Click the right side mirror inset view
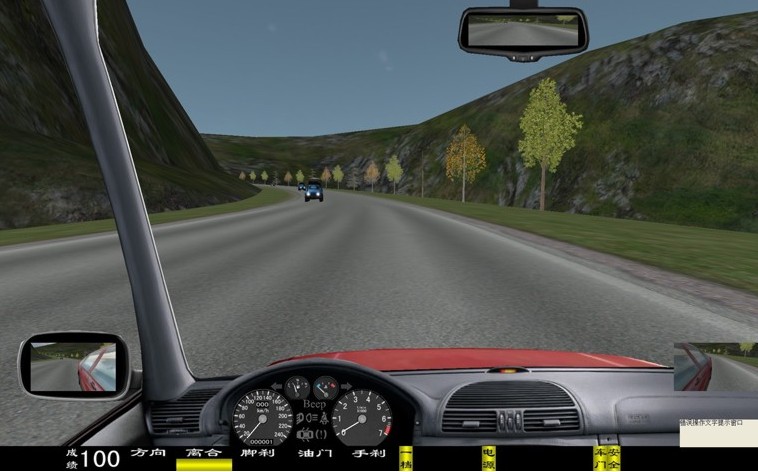The height and width of the screenshot is (472, 758). click(715, 367)
